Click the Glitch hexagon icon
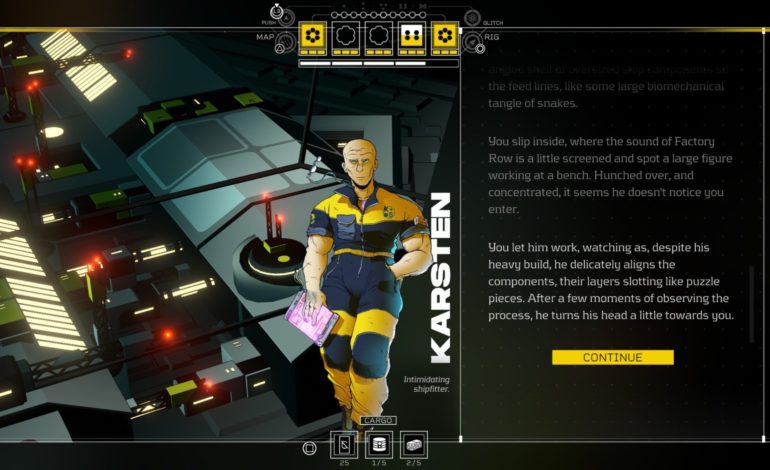Screen dimensions: 770x470 (471, 18)
